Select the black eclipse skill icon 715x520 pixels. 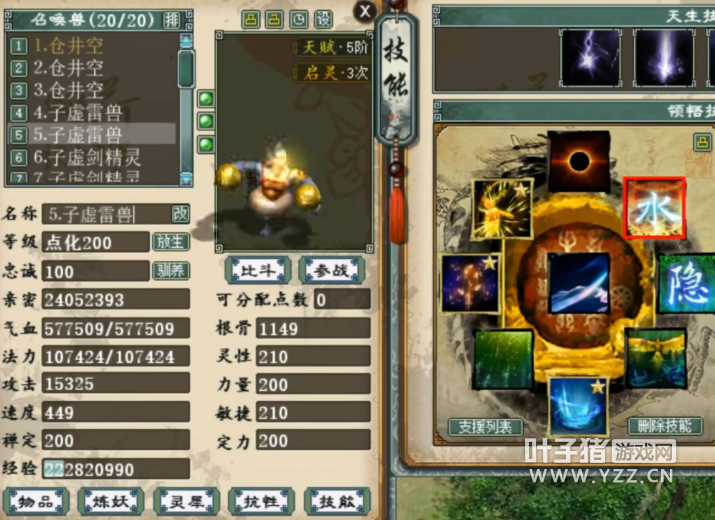point(578,161)
